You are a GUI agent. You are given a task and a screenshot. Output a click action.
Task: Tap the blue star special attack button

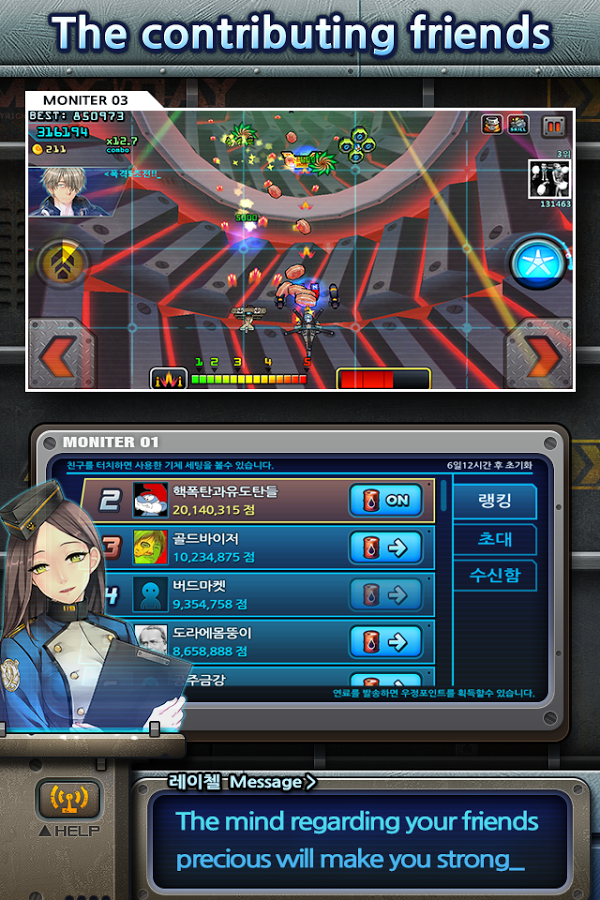(538, 263)
